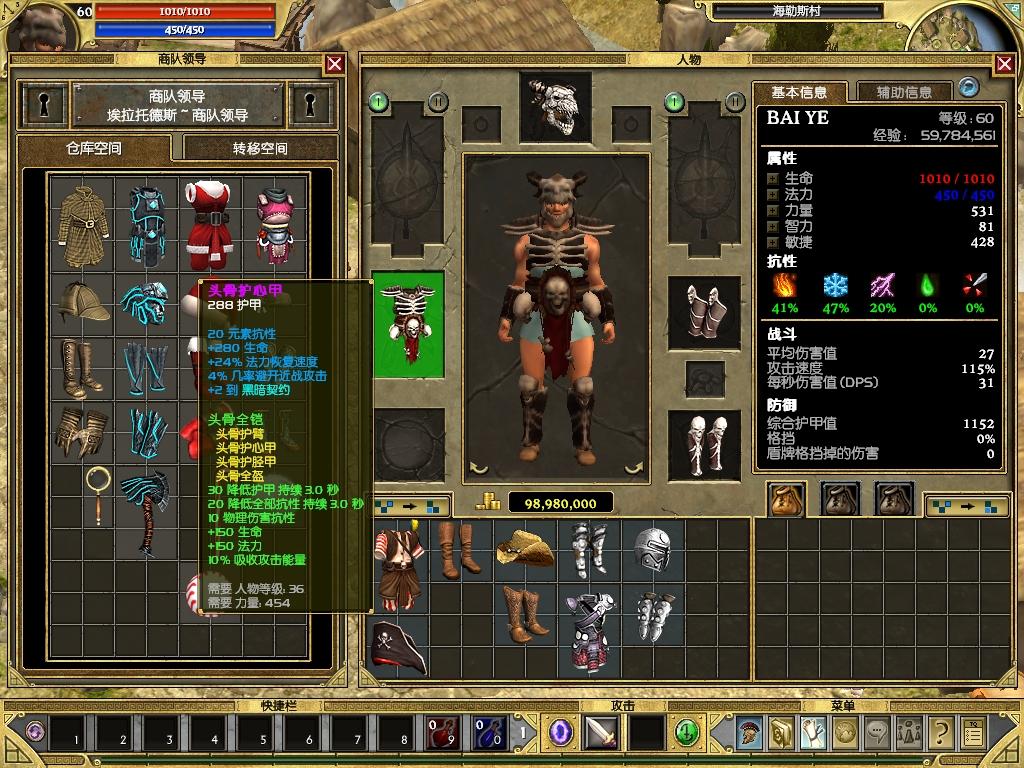Use the red health potion slot
The image size is (1024, 768).
click(x=442, y=733)
